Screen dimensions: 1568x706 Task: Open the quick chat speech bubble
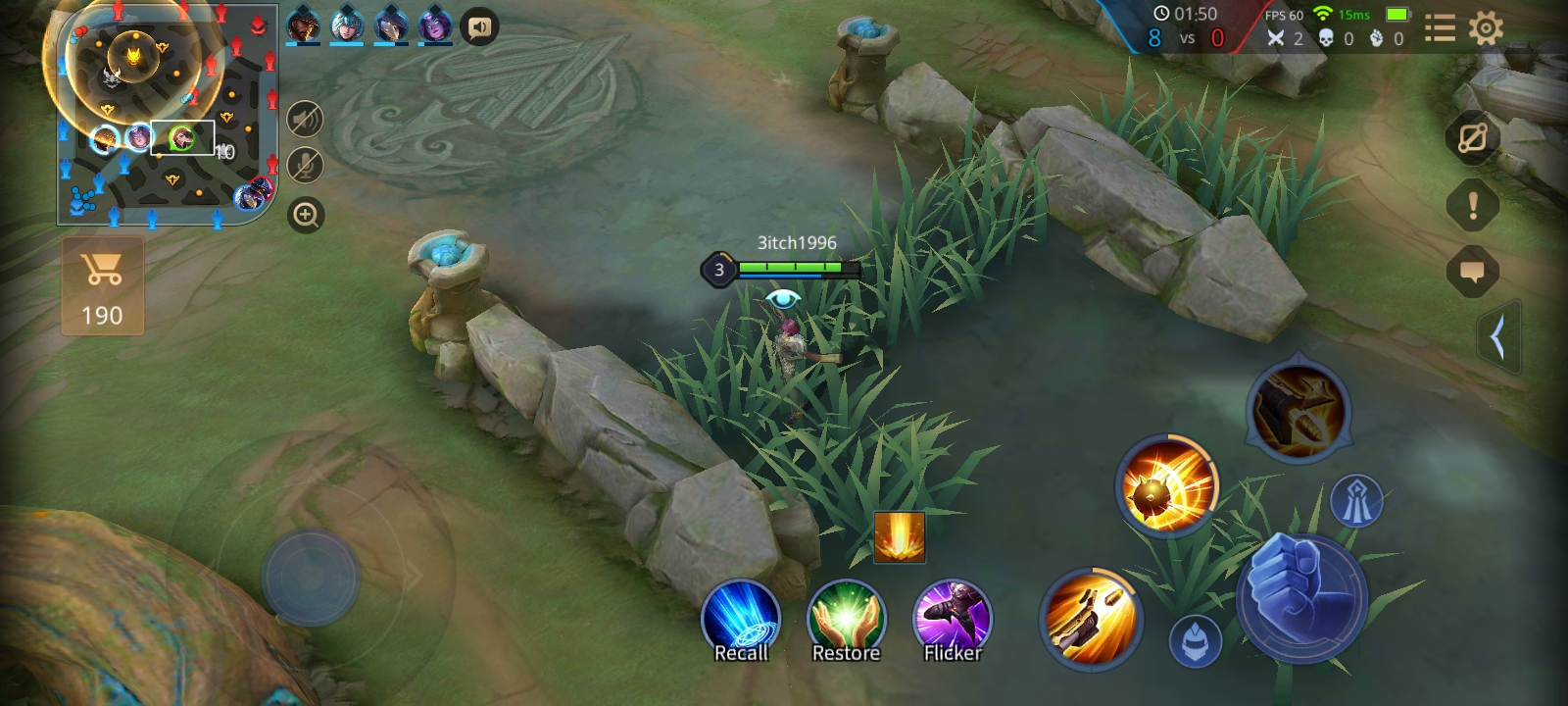click(1472, 273)
